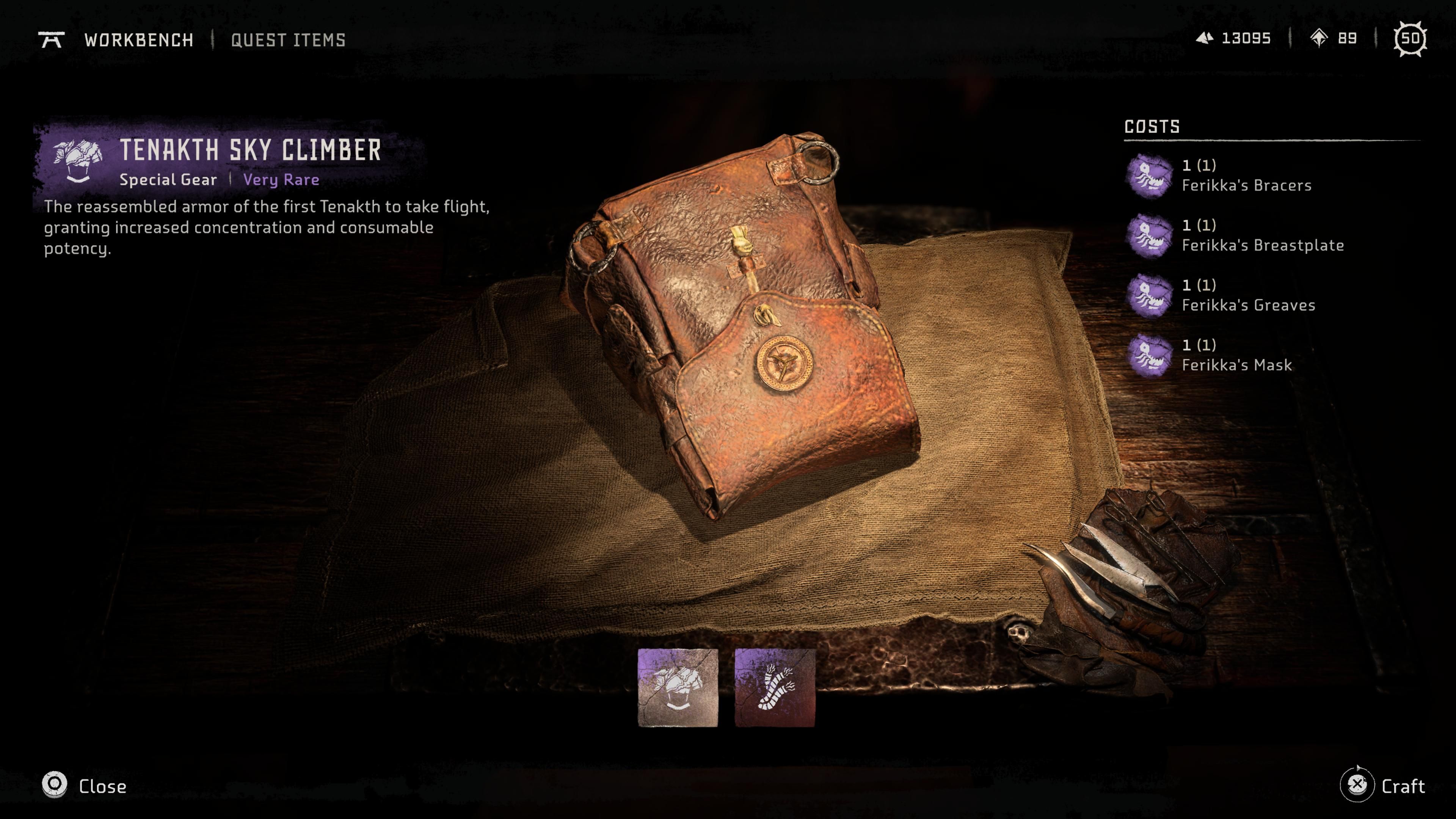Select Ferikka's Bracers cost entry

[x=1246, y=176]
